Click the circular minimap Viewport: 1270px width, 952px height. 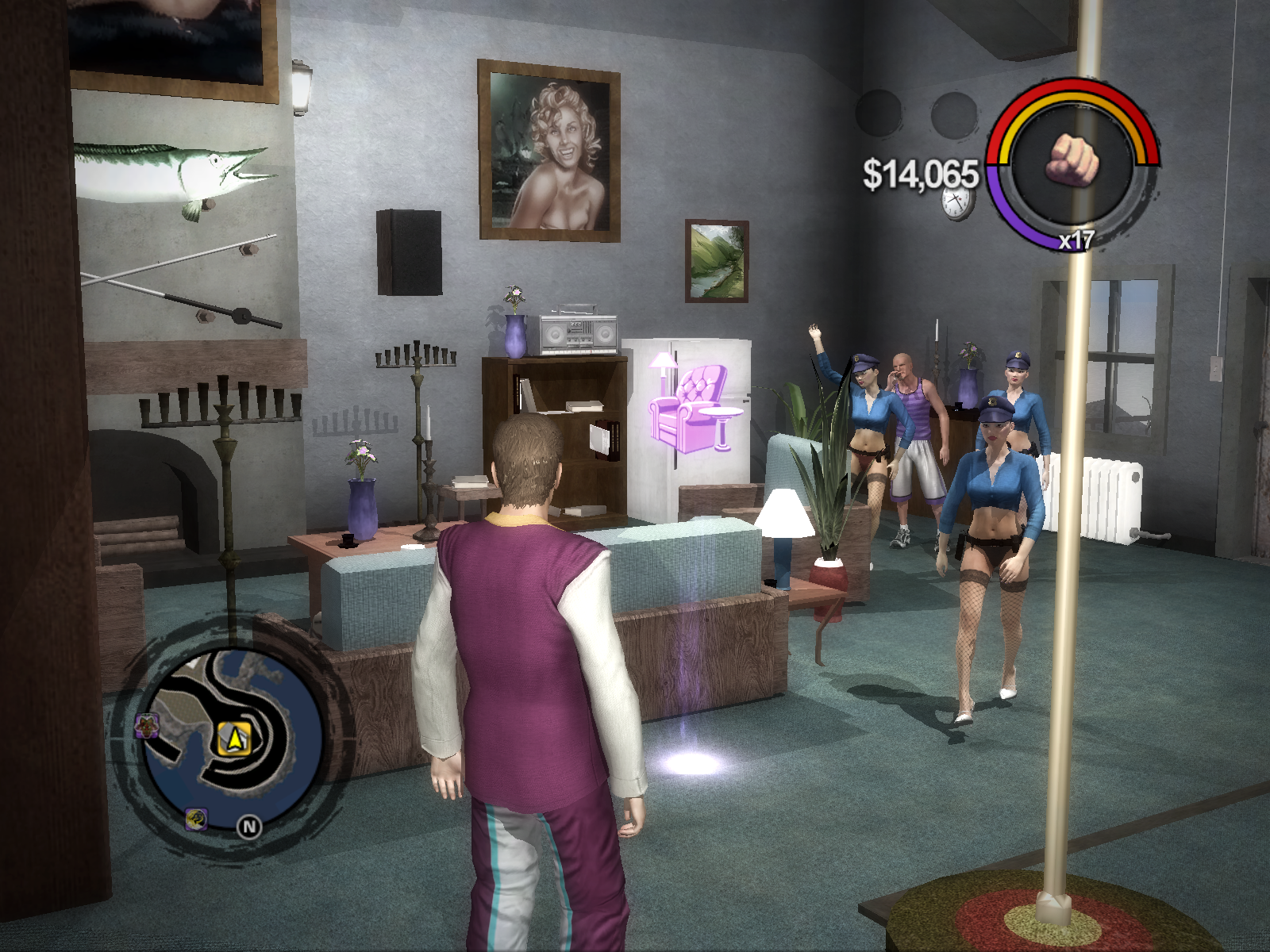232,734
